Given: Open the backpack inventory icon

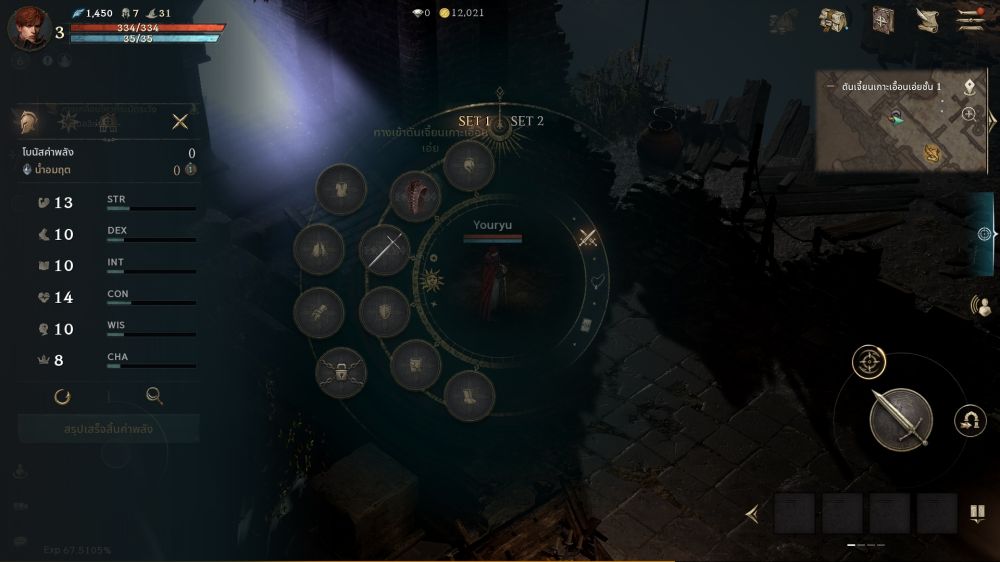Looking at the screenshot, I should [x=833, y=20].
